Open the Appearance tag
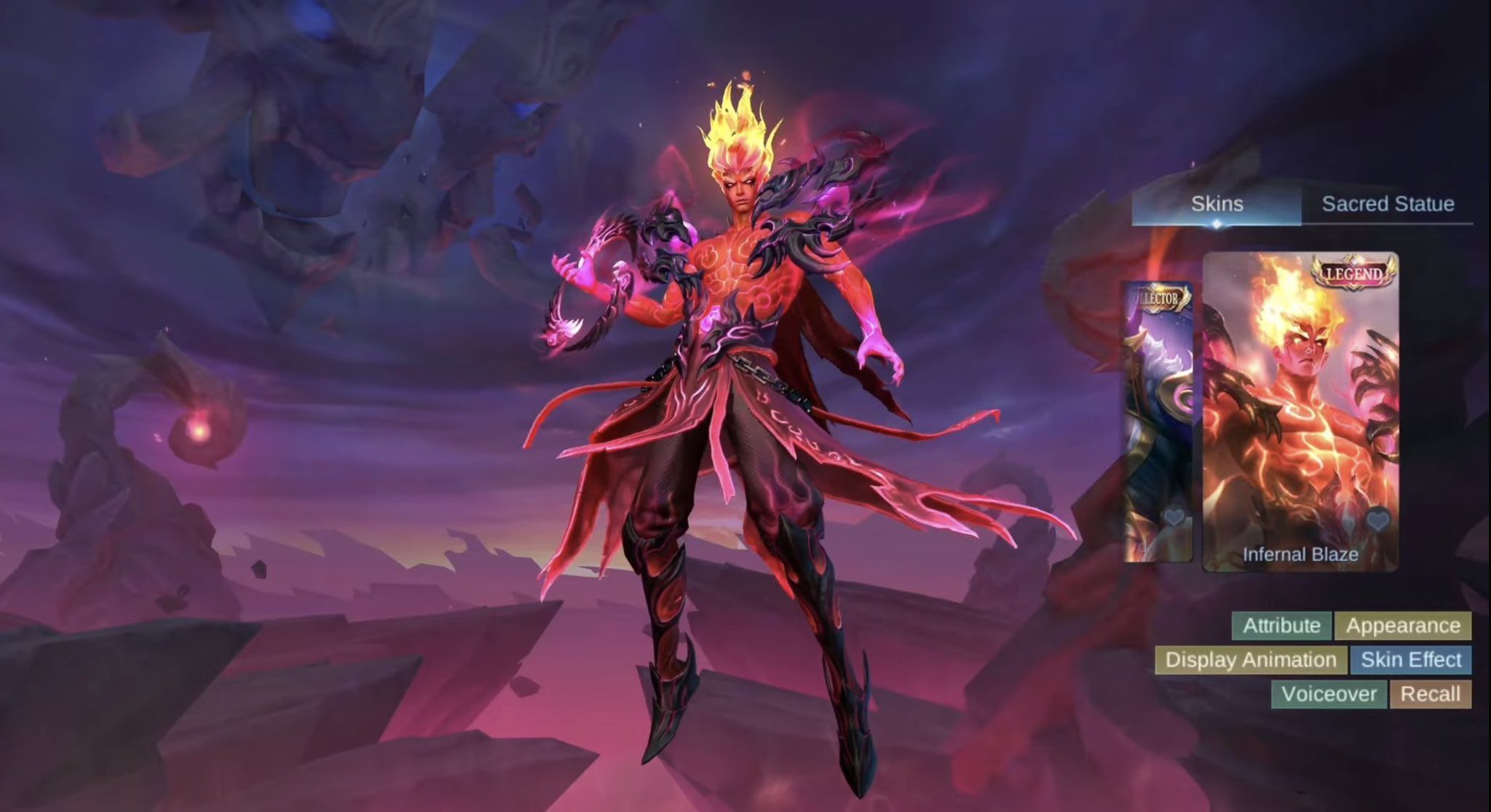Screen dimensions: 1491x812 click(1403, 626)
